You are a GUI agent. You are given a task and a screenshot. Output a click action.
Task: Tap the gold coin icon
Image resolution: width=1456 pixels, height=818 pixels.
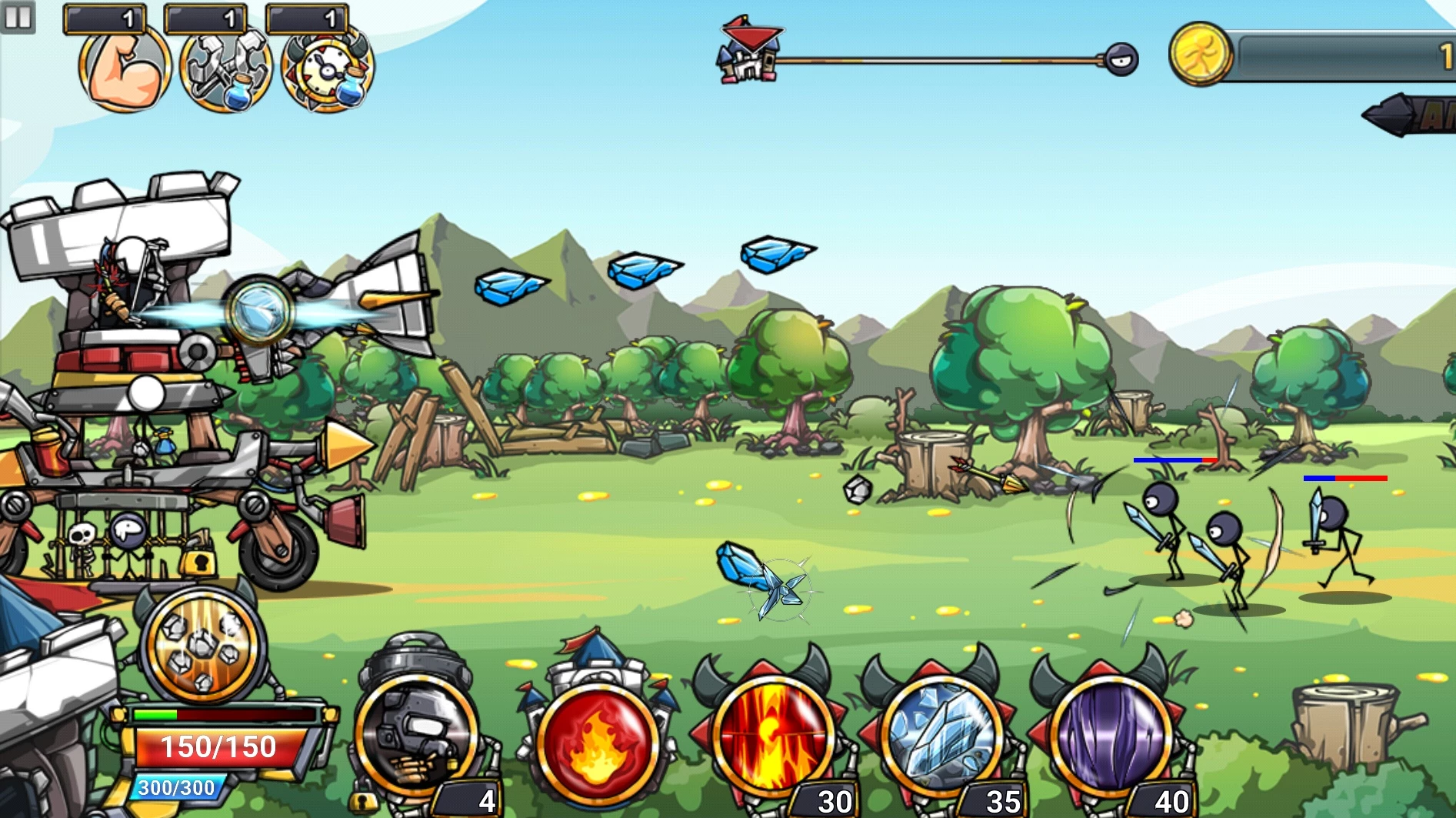[x=1199, y=54]
